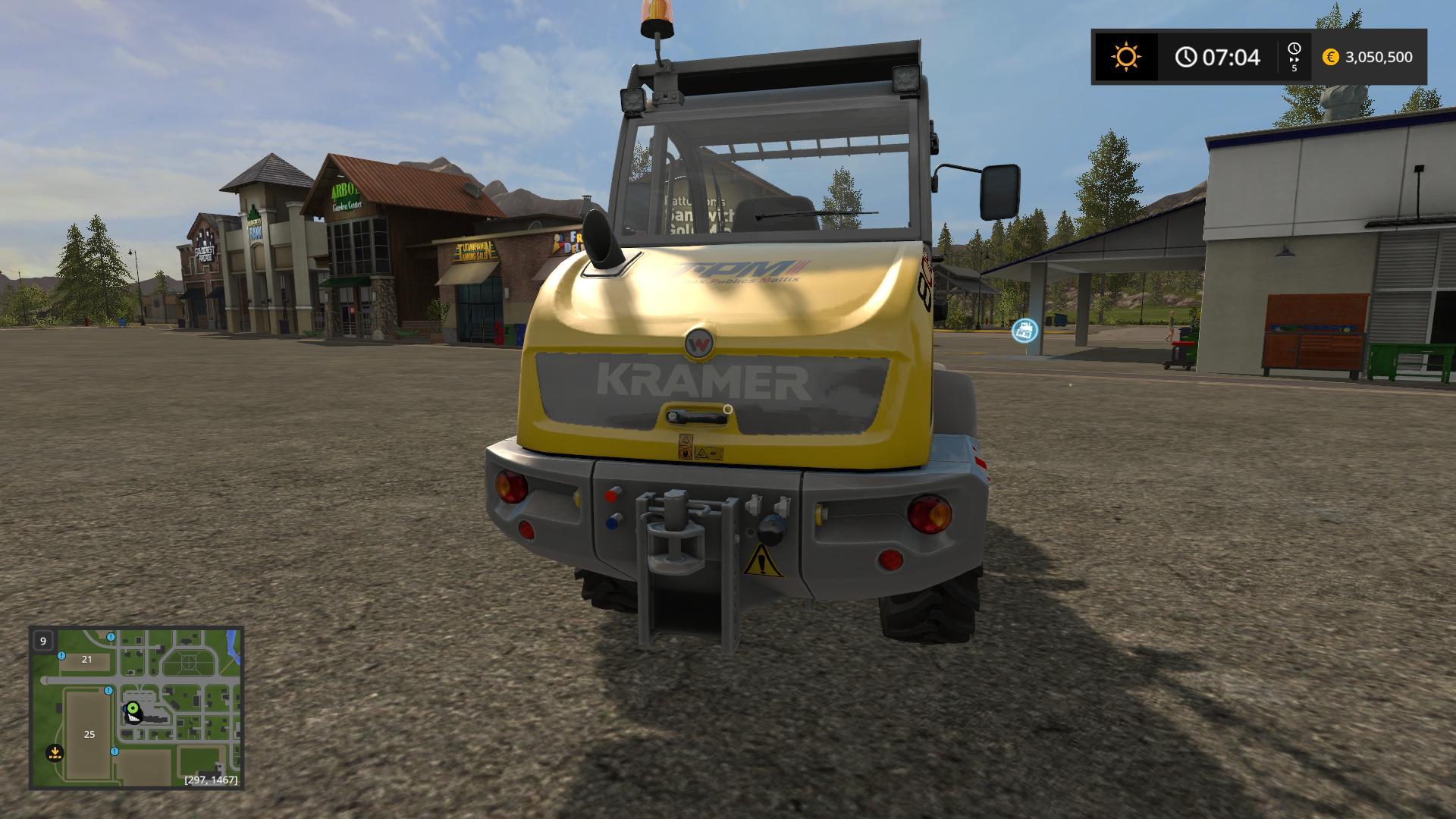The image size is (1456, 819).
Task: Click the sun weather icon
Action: pos(1125,57)
